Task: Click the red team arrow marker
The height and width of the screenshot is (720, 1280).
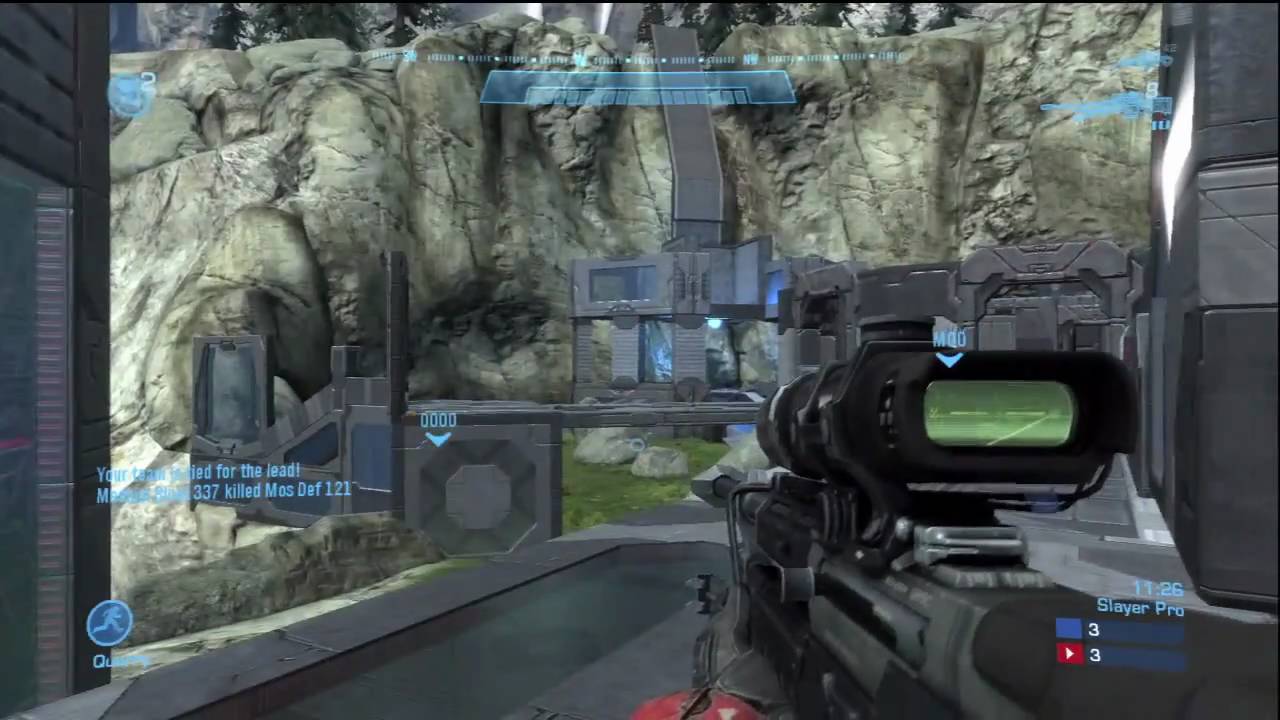Action: (1071, 654)
